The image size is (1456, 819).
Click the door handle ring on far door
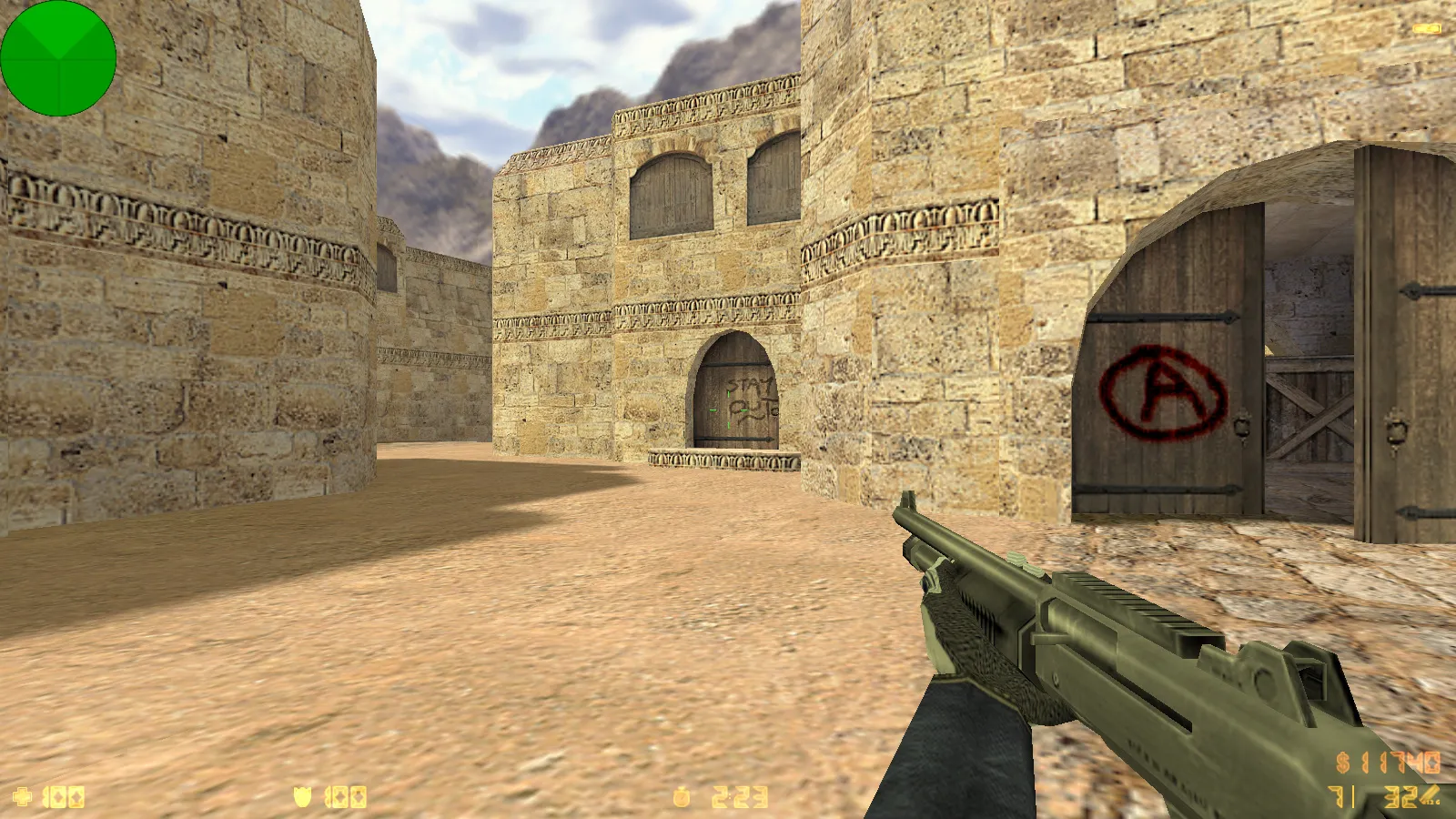tap(774, 411)
